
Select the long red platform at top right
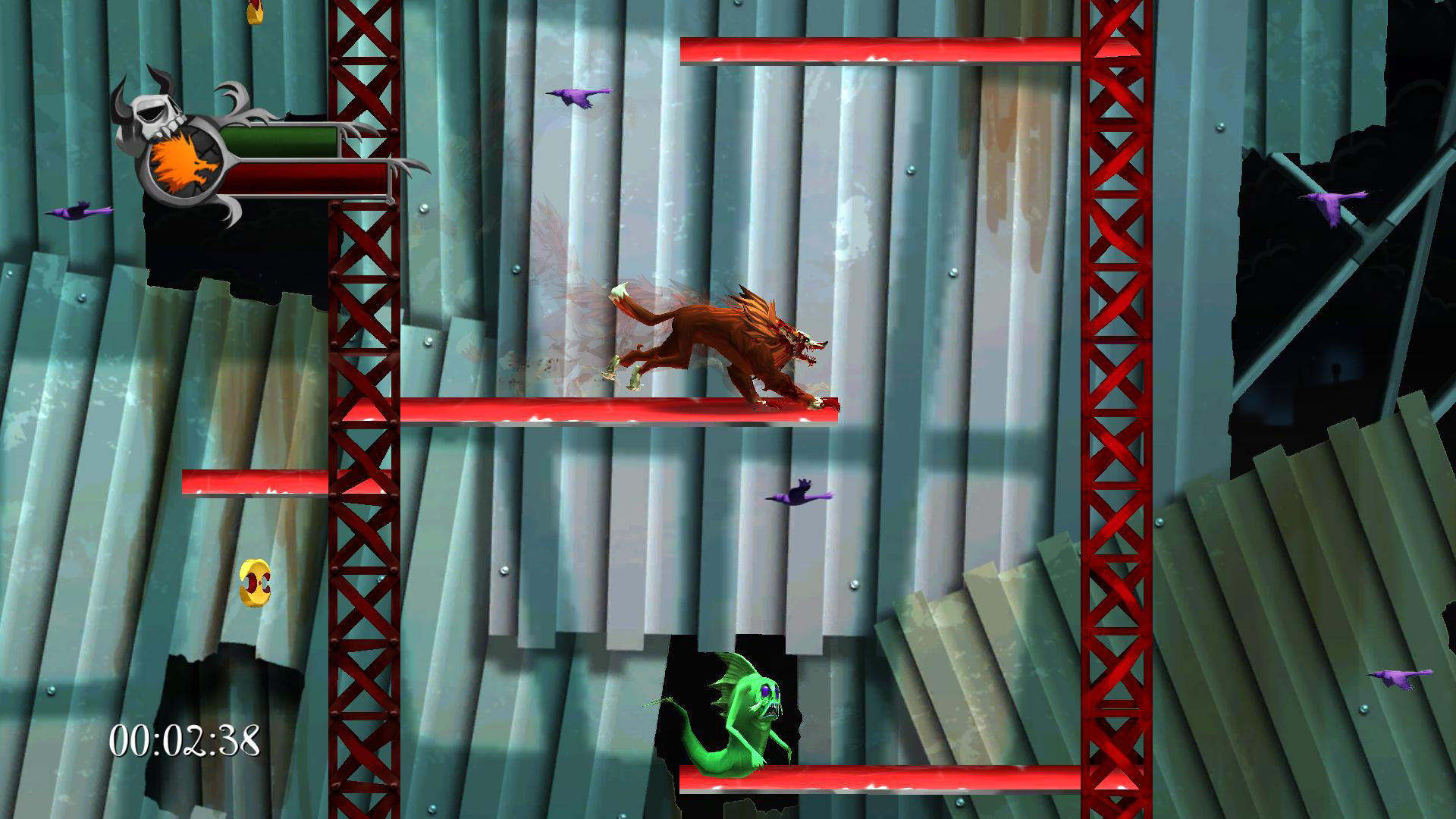(x=880, y=49)
